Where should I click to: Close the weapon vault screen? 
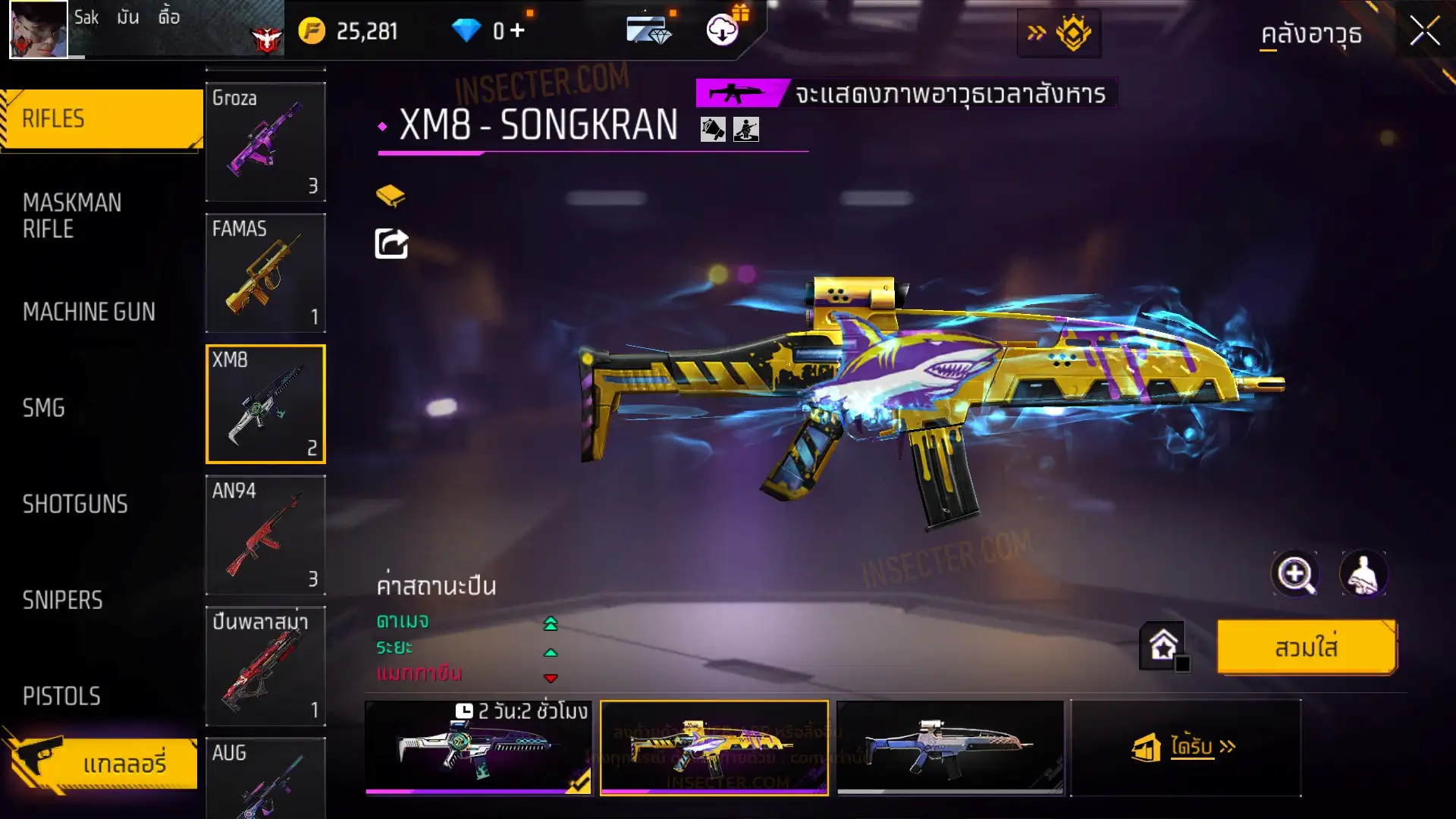point(1424,32)
